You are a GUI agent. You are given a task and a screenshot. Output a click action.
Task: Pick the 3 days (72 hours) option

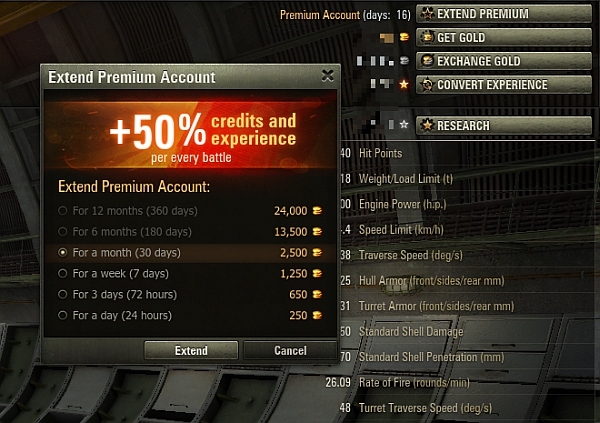pos(64,295)
